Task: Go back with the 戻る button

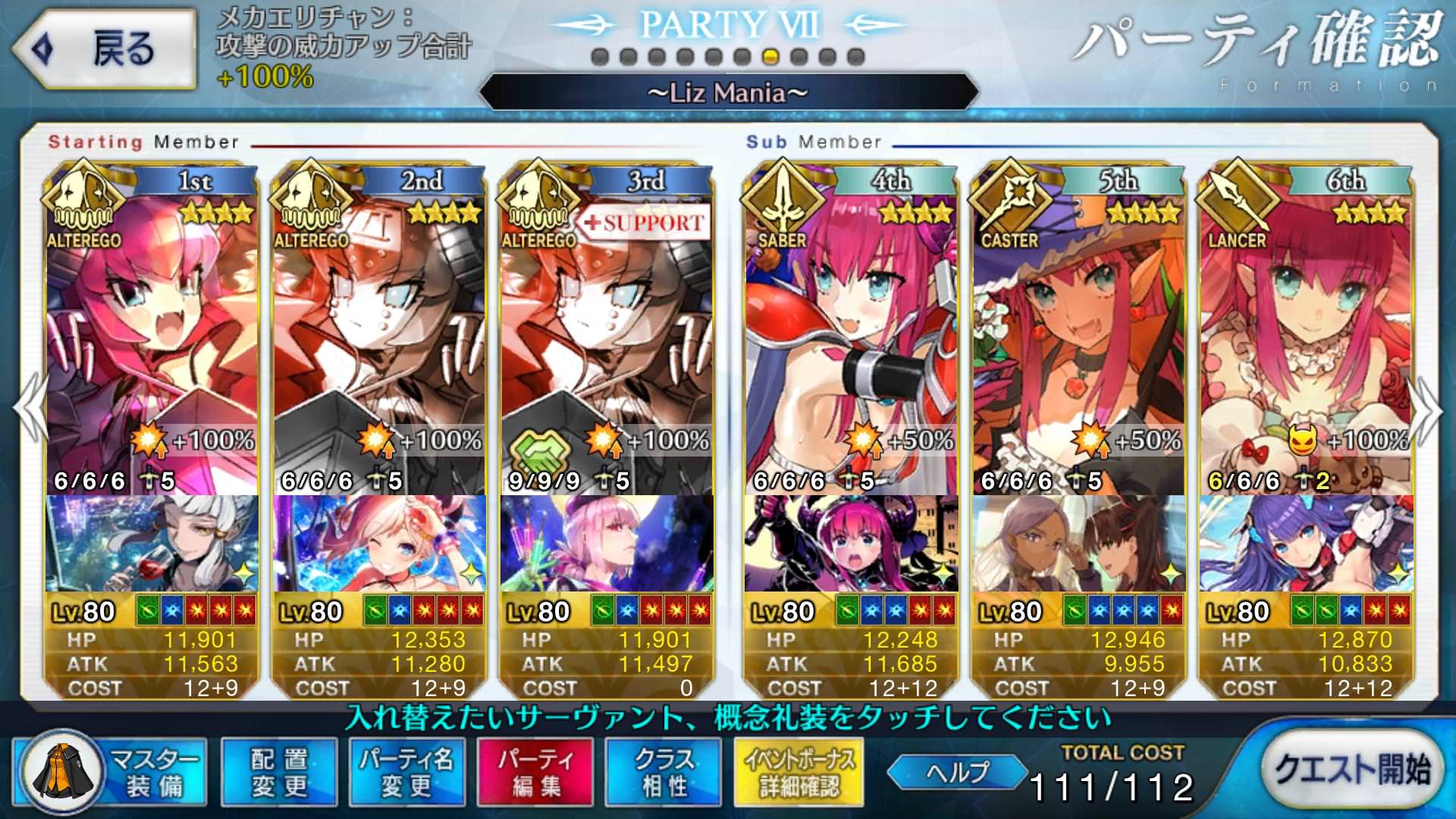Action: 104,49
